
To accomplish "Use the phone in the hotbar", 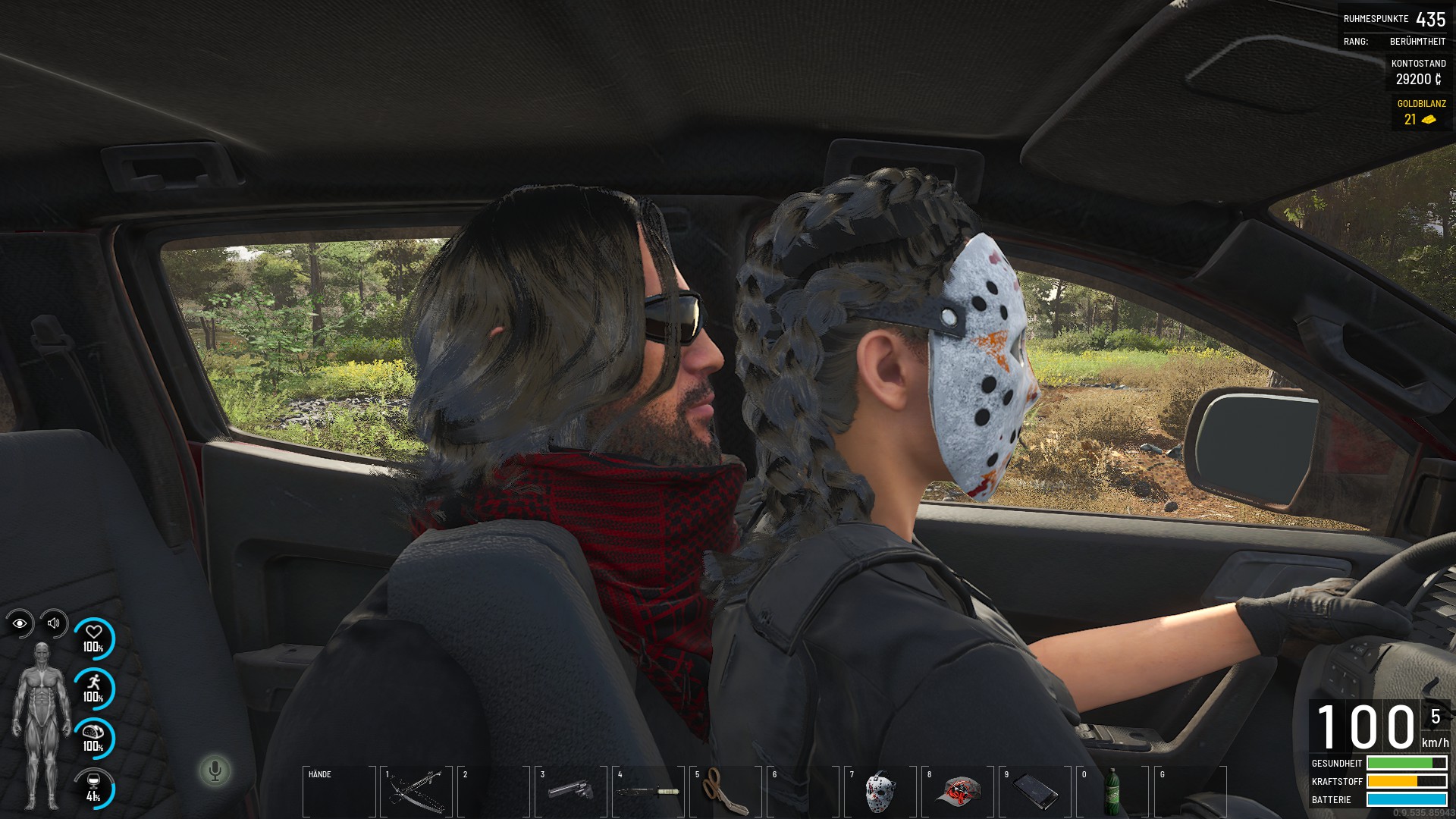I will click(1035, 791).
